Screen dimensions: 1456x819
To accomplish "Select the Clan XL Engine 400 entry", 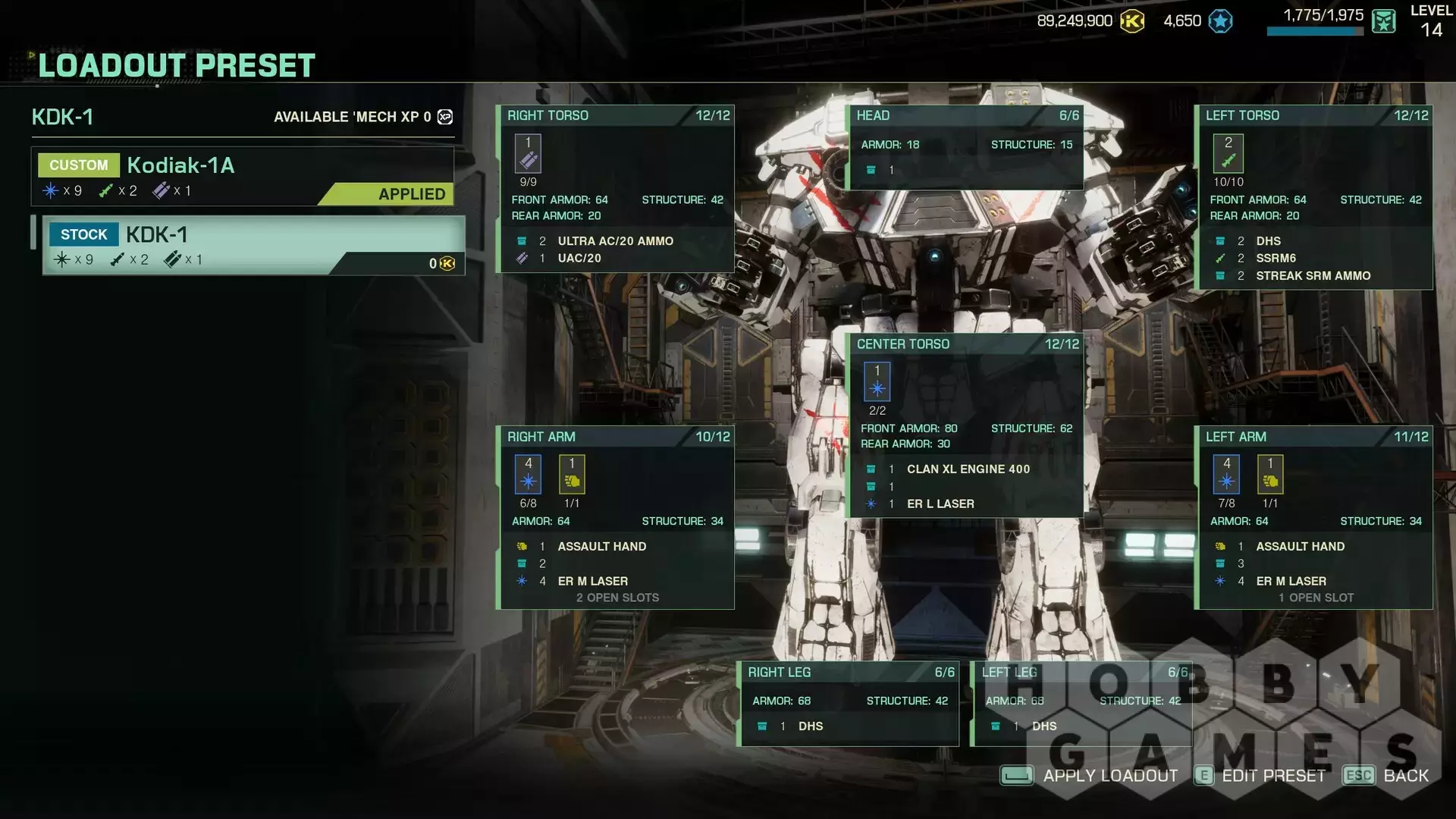I will pos(968,469).
